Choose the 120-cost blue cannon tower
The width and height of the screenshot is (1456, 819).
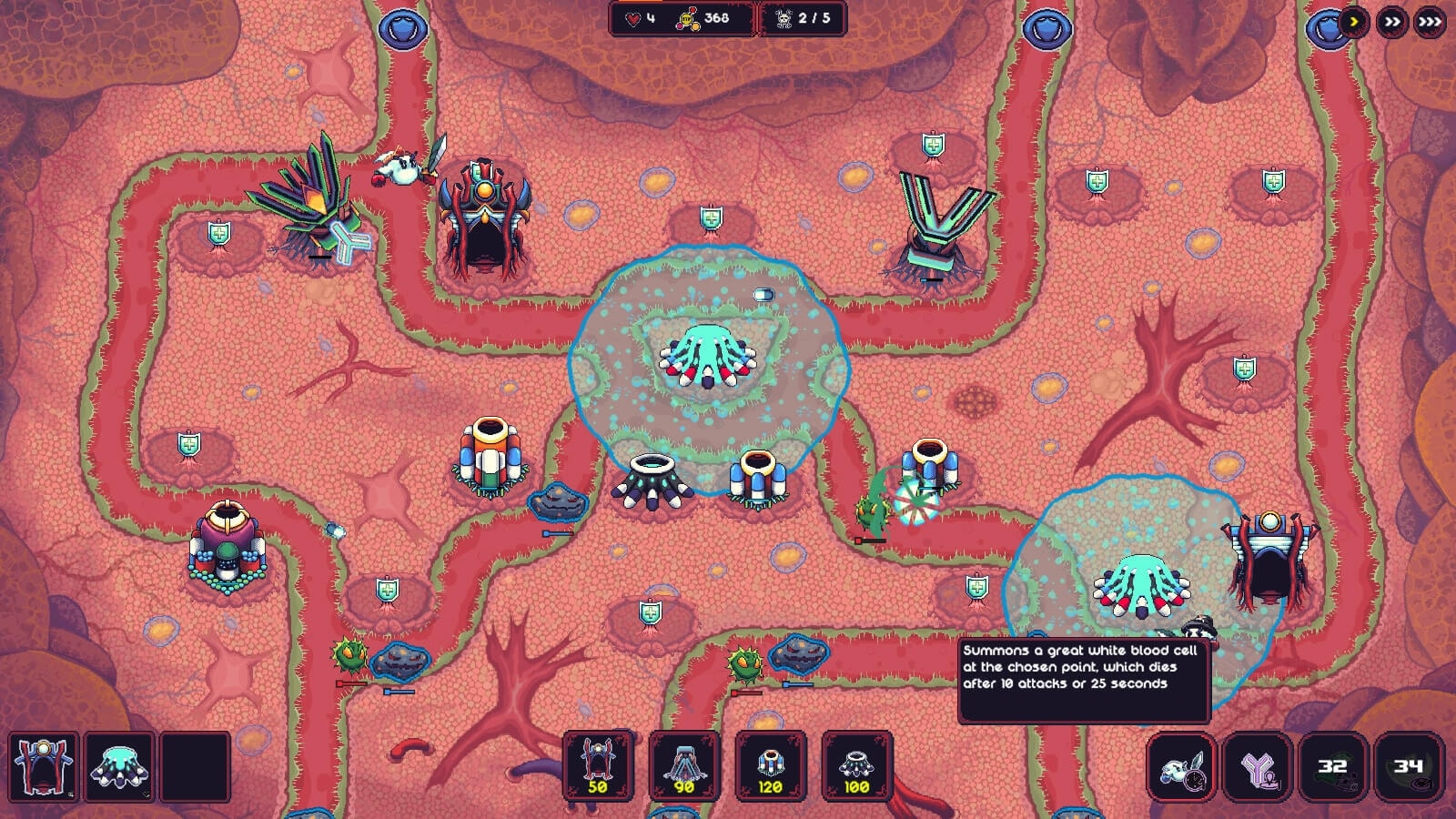point(770,765)
